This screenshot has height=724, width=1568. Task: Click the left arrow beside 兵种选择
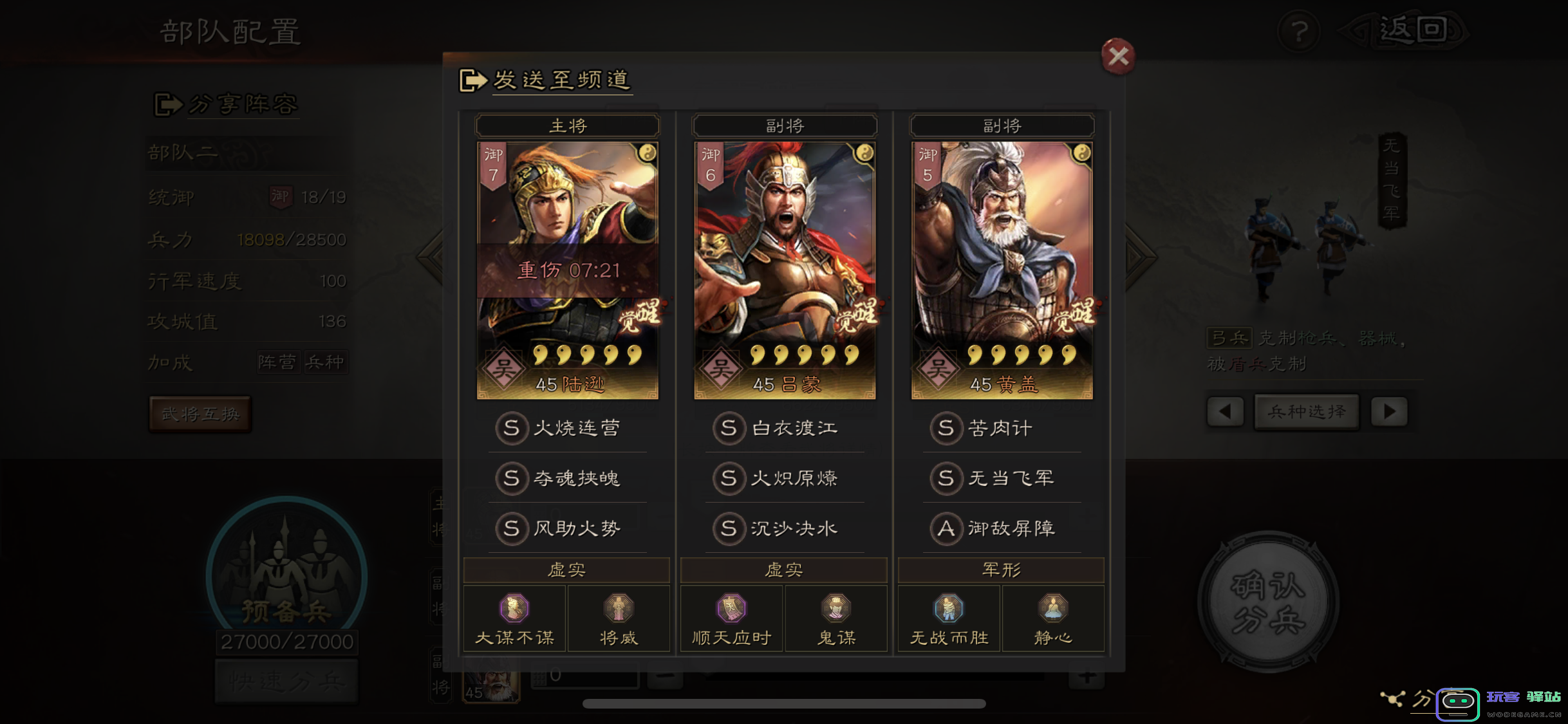click(1225, 412)
